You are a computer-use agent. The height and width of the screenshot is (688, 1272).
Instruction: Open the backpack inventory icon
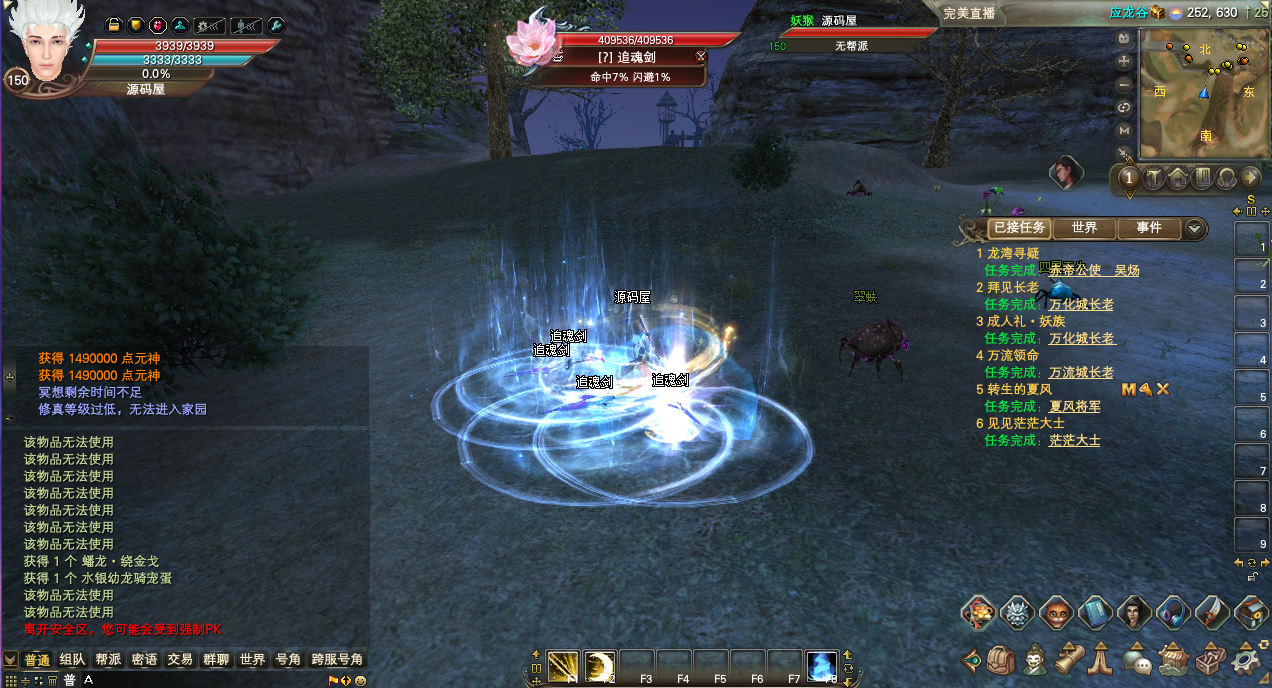tap(1001, 660)
